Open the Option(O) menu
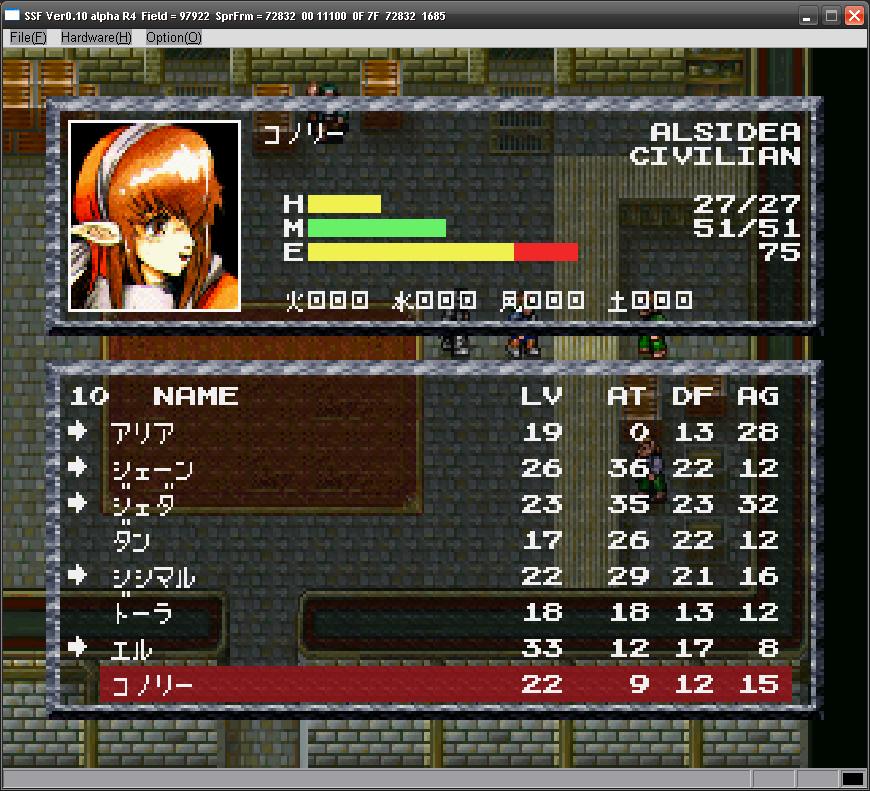The height and width of the screenshot is (791, 870). (173, 37)
